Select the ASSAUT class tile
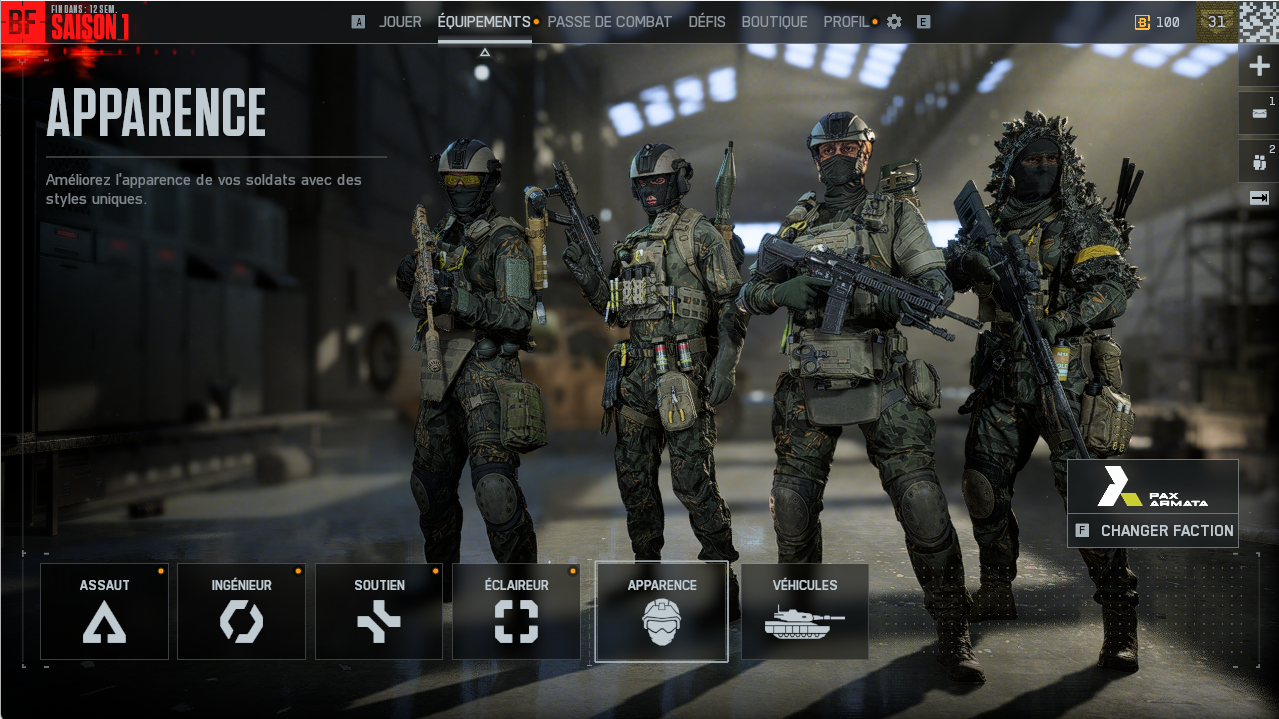Screen dimensions: 1279x719 (x=104, y=611)
